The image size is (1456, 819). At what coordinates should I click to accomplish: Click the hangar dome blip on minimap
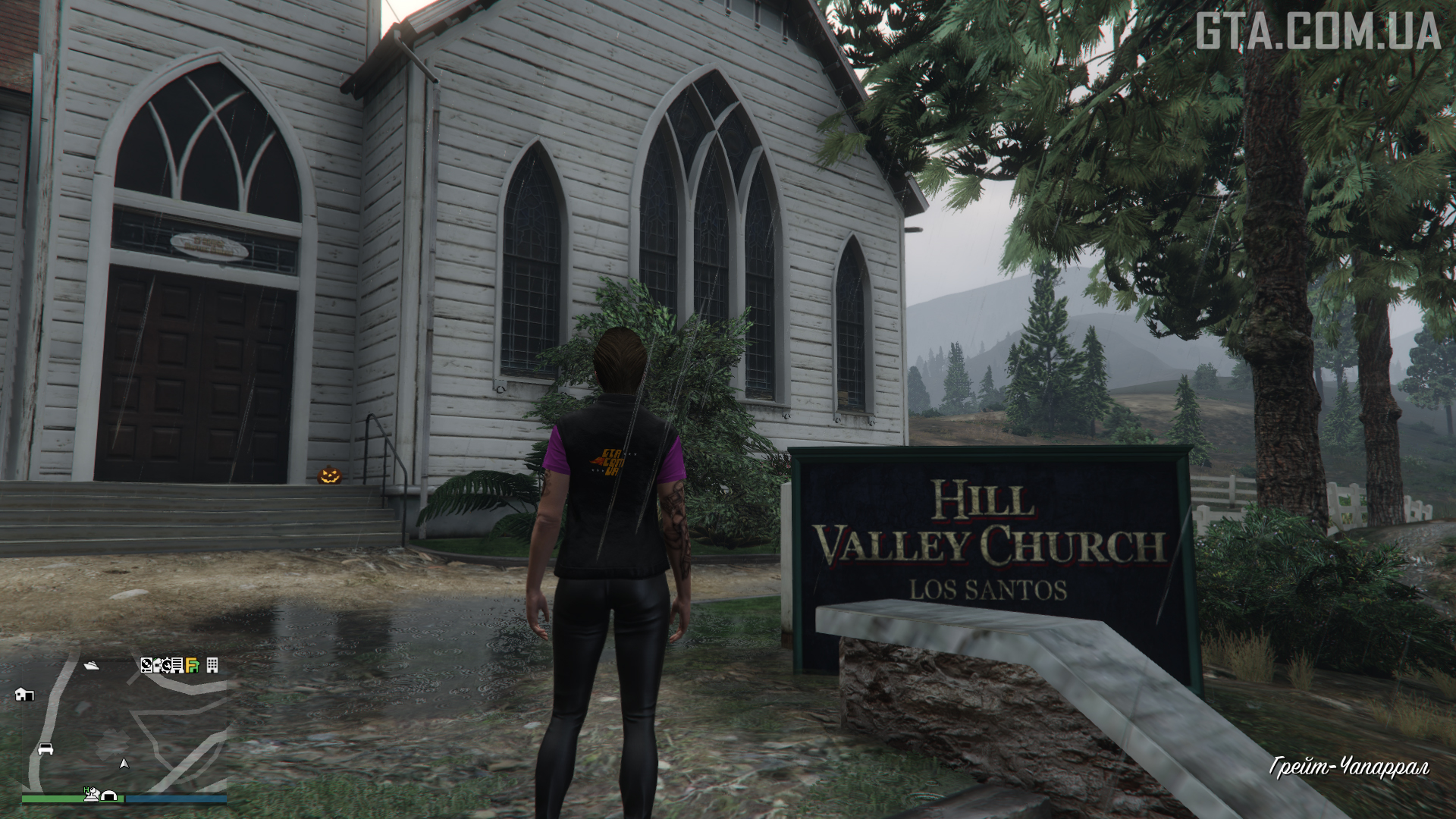coord(108,796)
